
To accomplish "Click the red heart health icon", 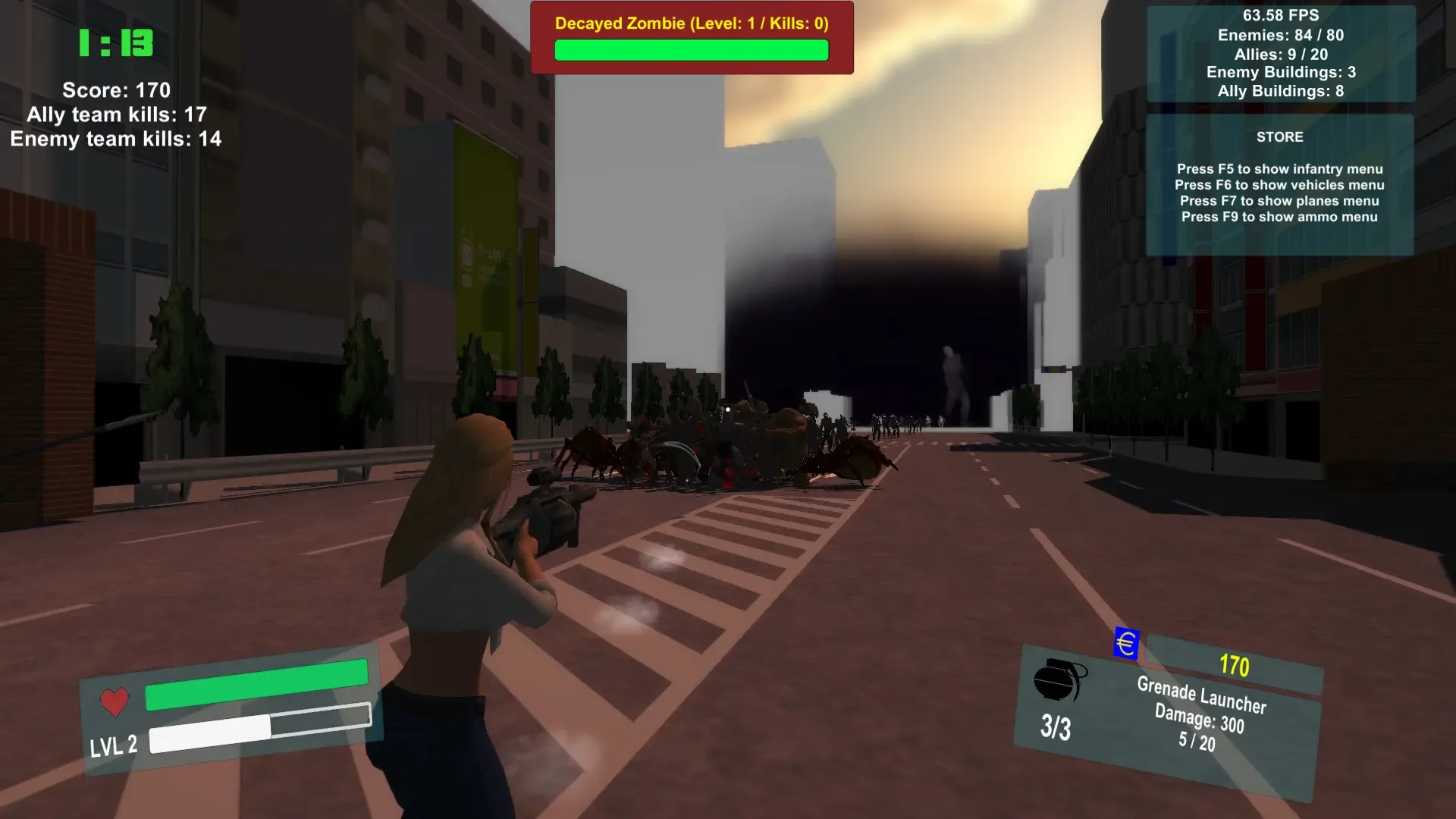I will pyautogui.click(x=114, y=701).
